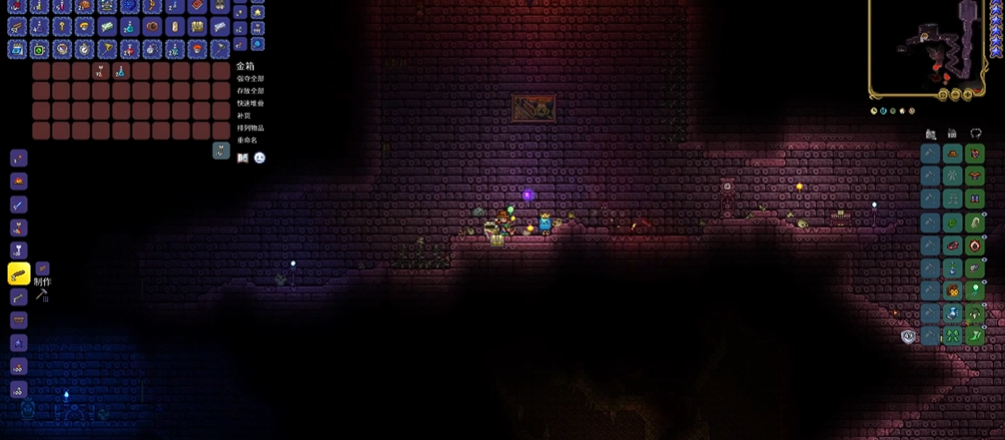Image resolution: width=1005 pixels, height=440 pixels.
Task: Switch to the housing equipment tab
Action: point(952,134)
